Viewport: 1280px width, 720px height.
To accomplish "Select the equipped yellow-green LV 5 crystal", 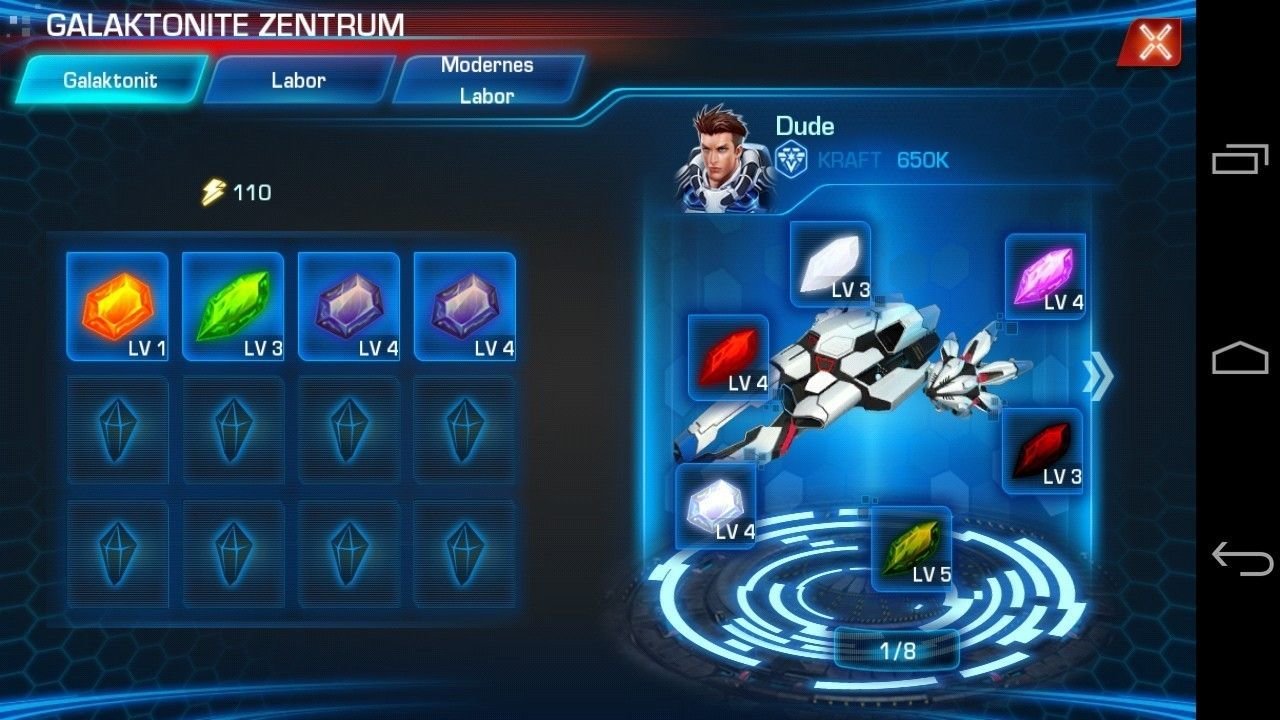I will pyautogui.click(x=911, y=547).
